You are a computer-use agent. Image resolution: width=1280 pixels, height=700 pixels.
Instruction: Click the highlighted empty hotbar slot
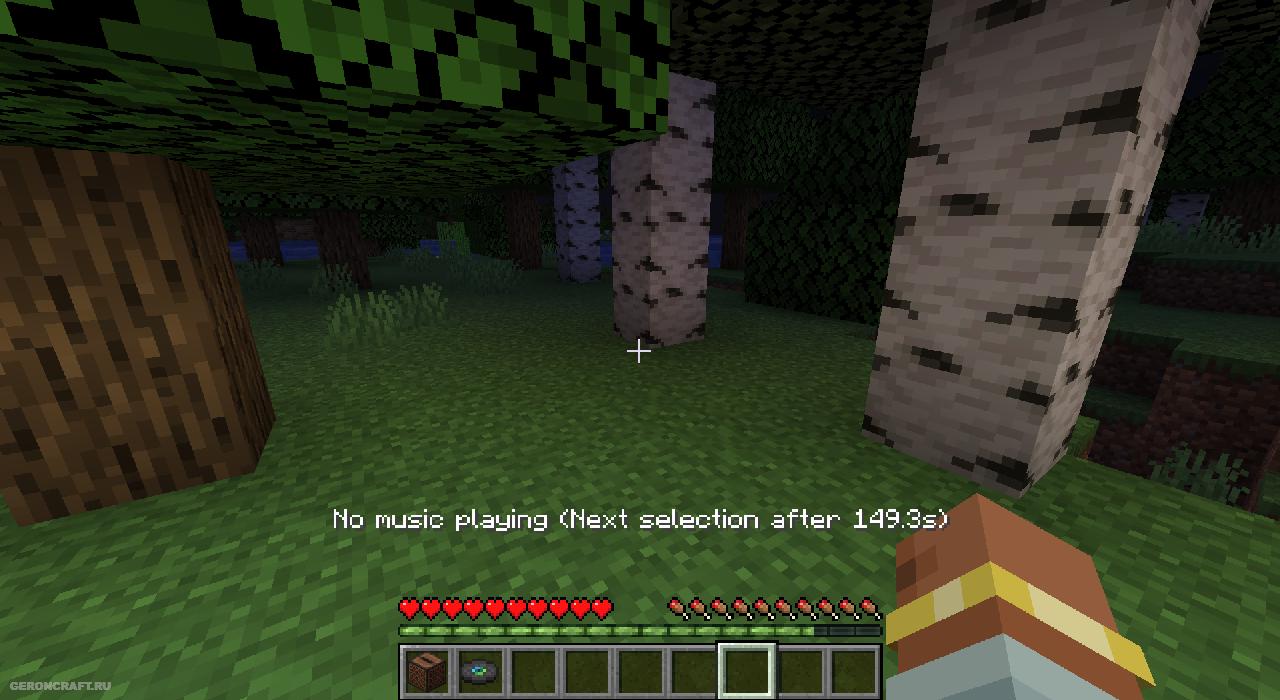(x=747, y=671)
